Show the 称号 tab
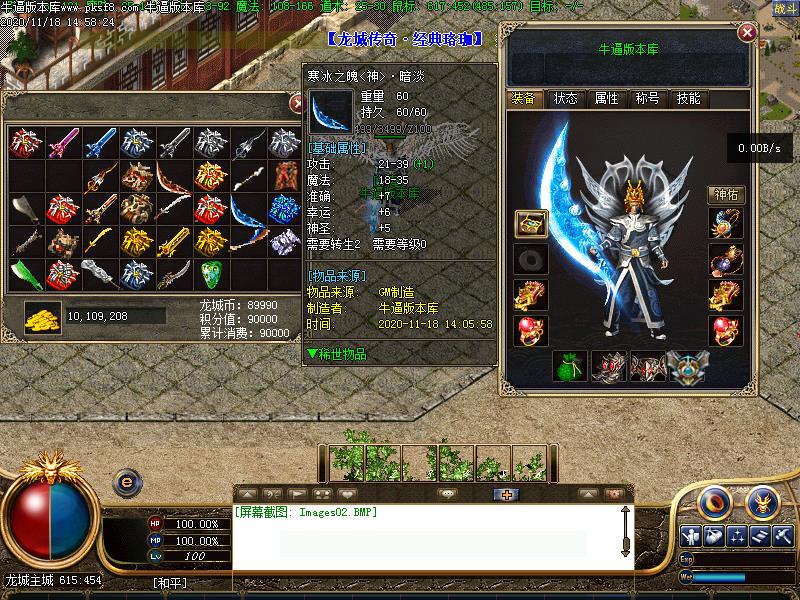The image size is (800, 600). coord(646,98)
